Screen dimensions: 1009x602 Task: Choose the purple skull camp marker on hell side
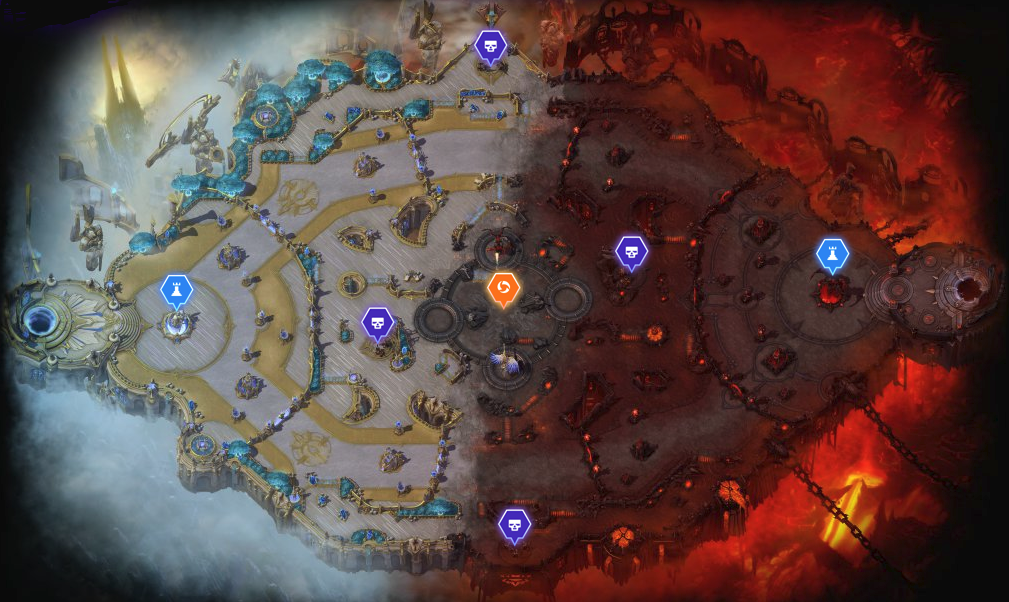[631, 252]
